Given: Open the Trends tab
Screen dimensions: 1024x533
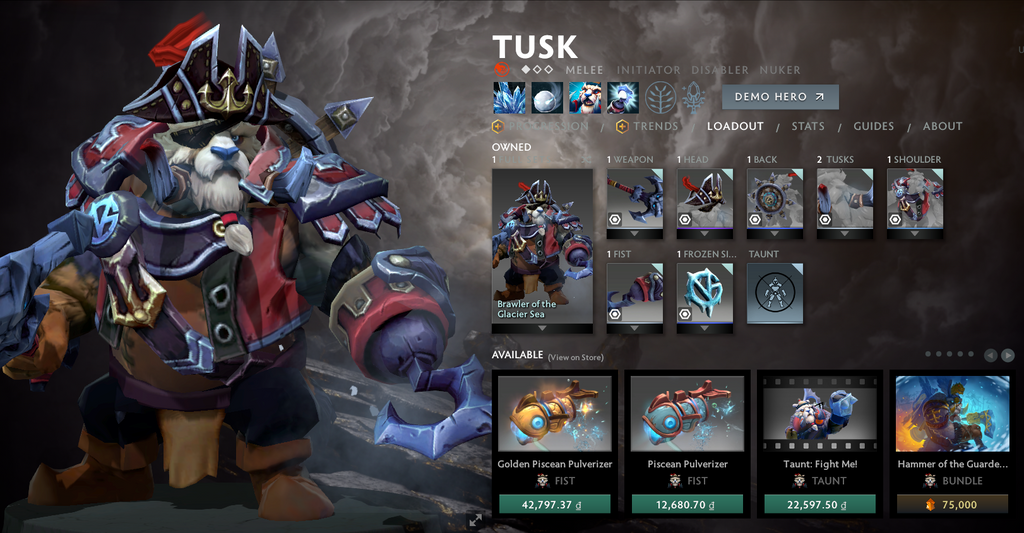Looking at the screenshot, I should (655, 126).
